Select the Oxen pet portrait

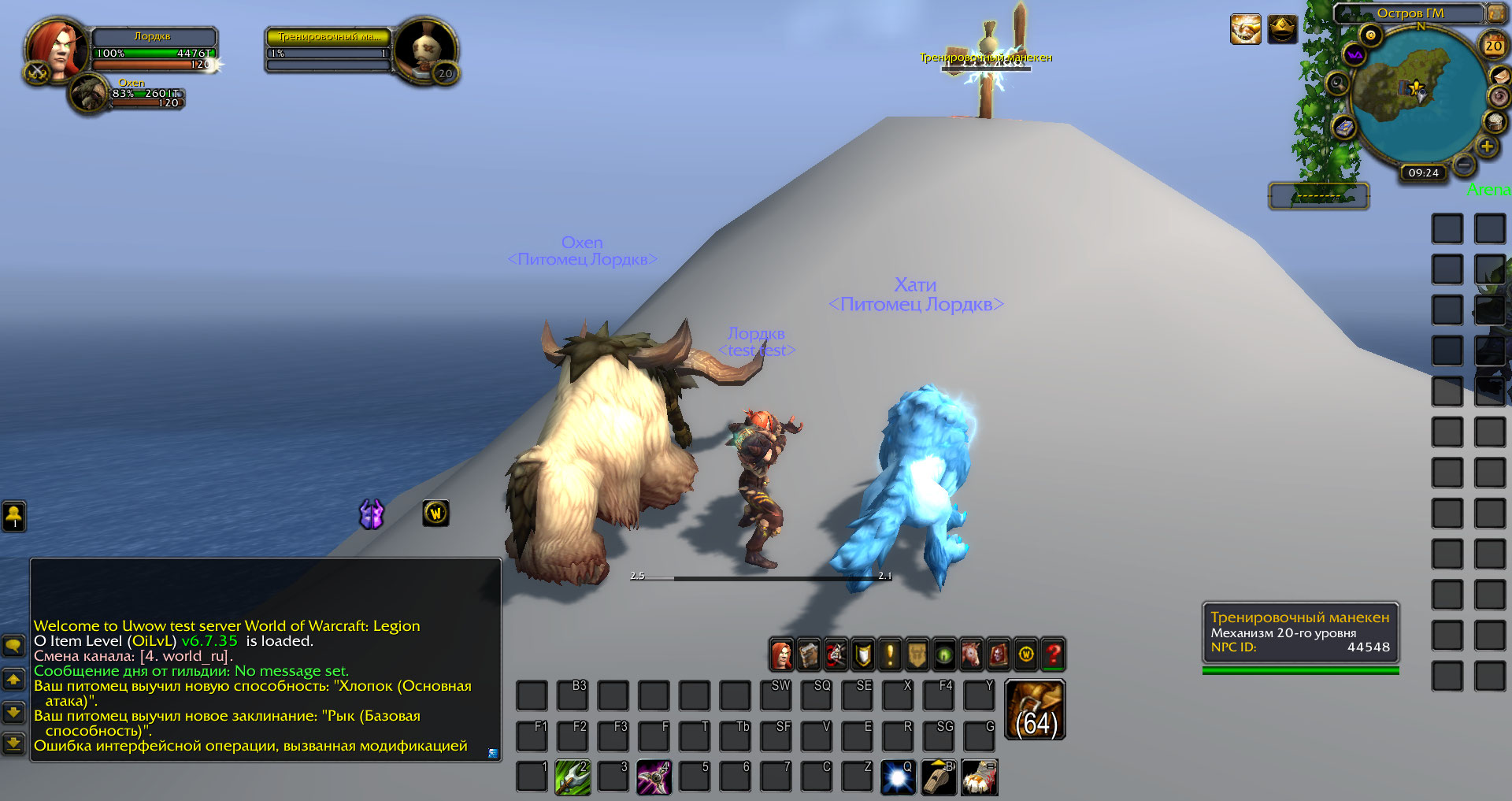pos(89,94)
